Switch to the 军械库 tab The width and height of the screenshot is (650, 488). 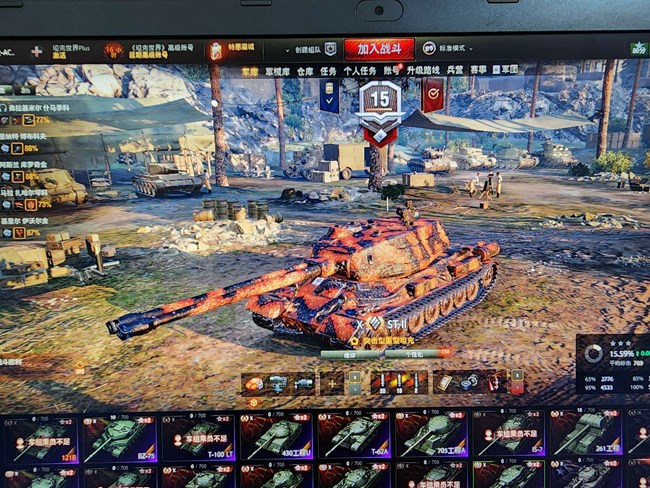coord(277,72)
